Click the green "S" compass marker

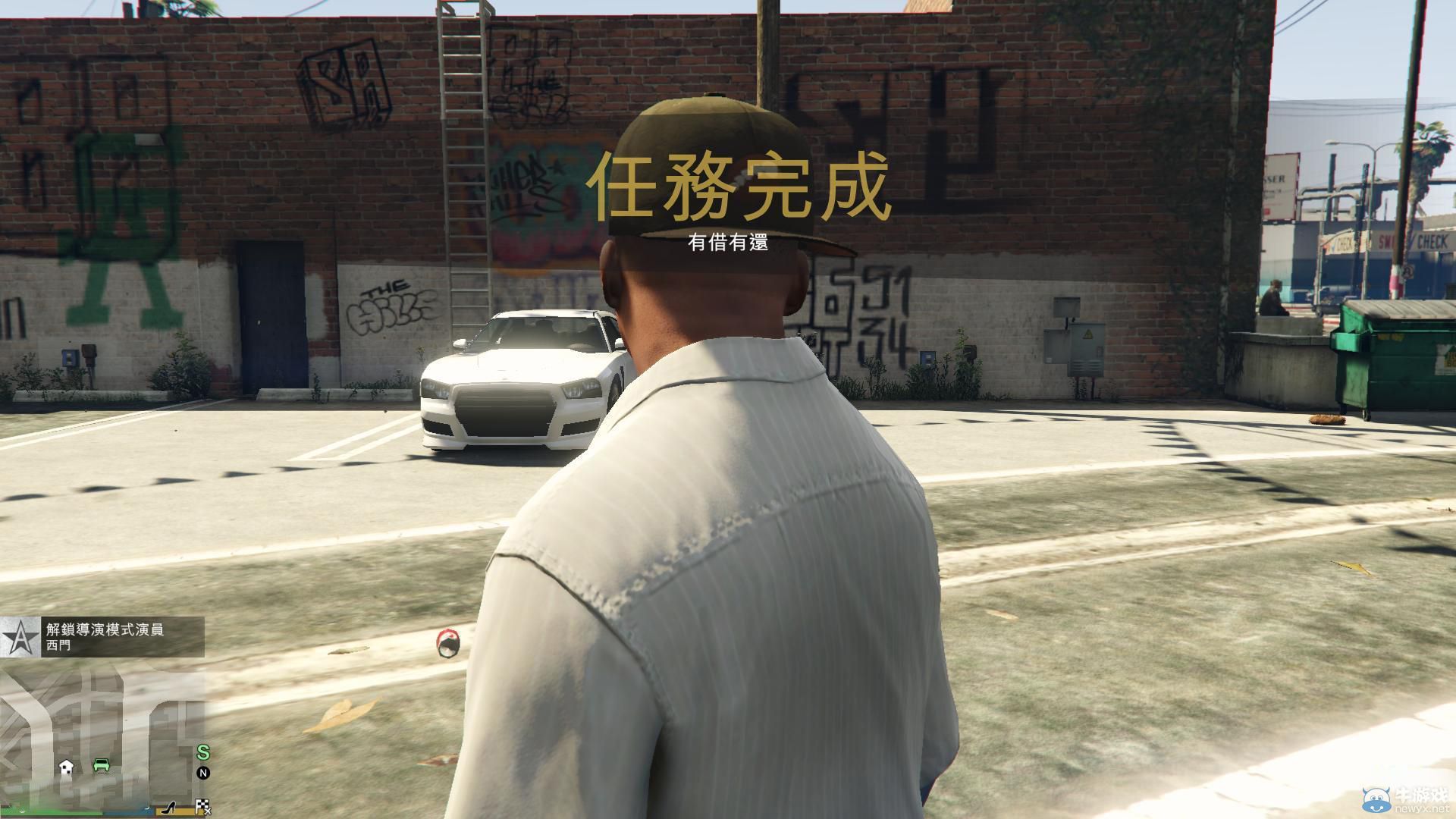[x=204, y=753]
